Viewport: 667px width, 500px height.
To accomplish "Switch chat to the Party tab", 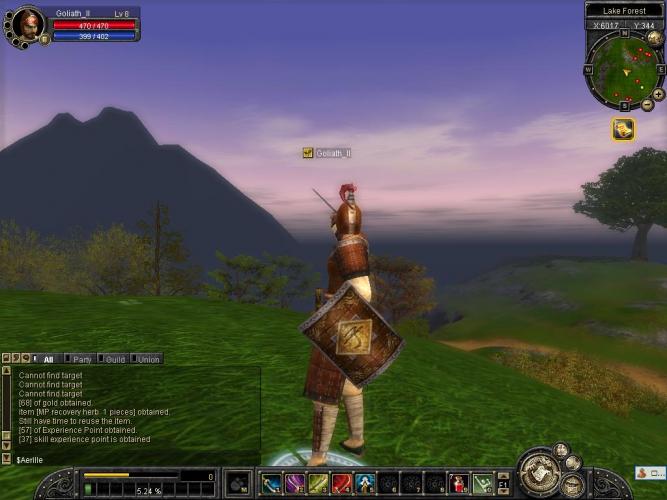I will 82,359.
